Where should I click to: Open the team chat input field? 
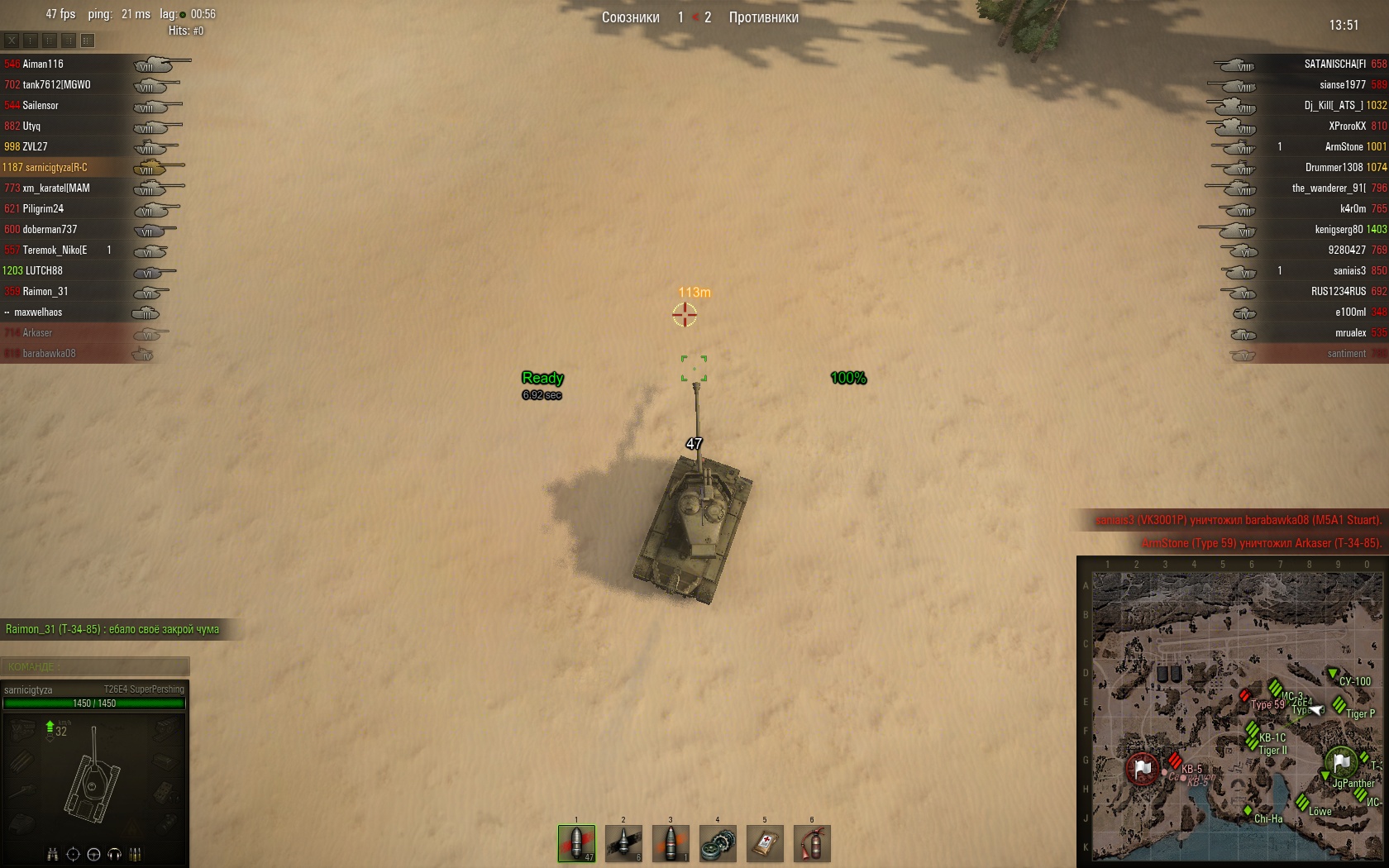click(x=95, y=666)
